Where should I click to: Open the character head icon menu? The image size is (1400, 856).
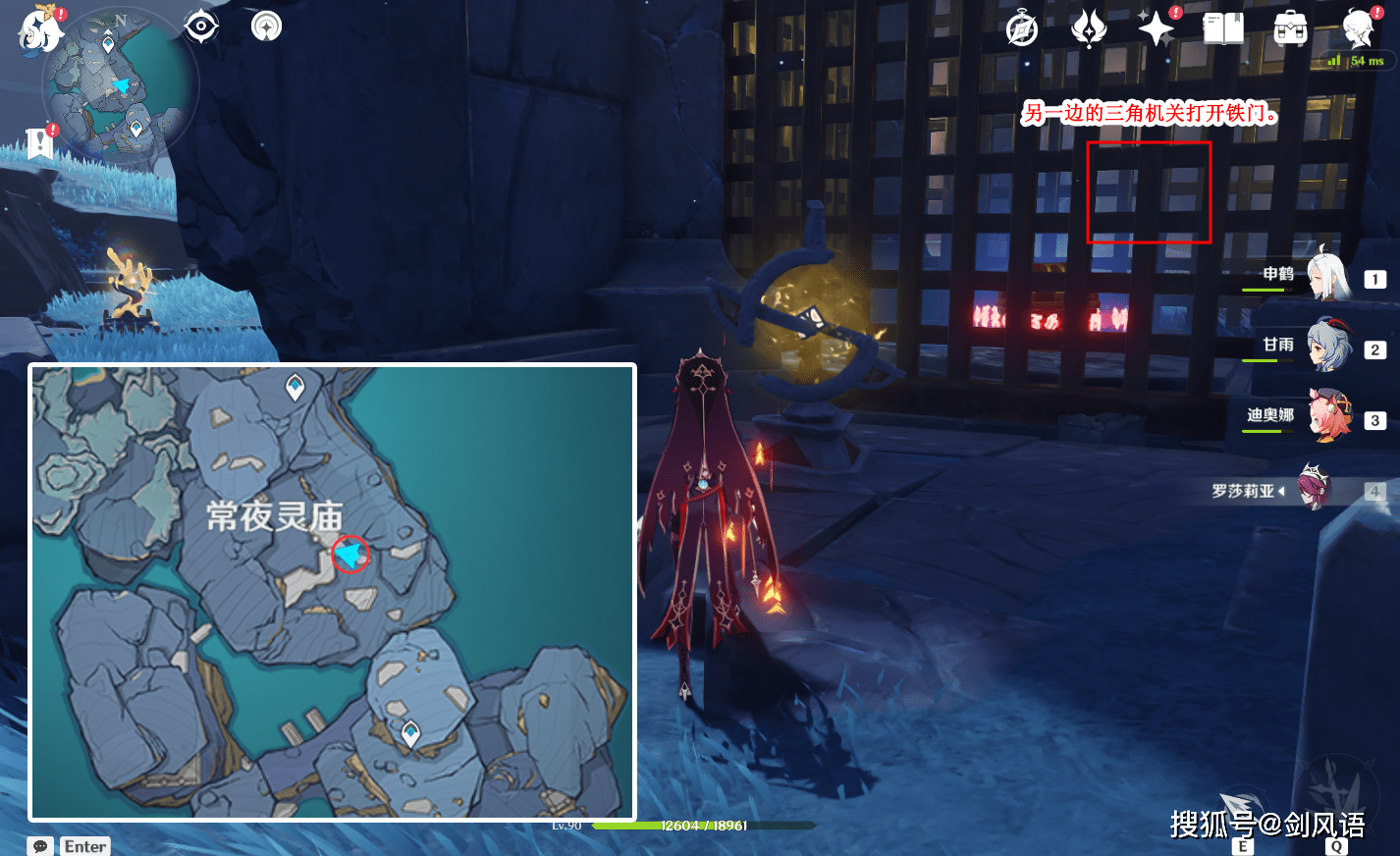[1359, 28]
